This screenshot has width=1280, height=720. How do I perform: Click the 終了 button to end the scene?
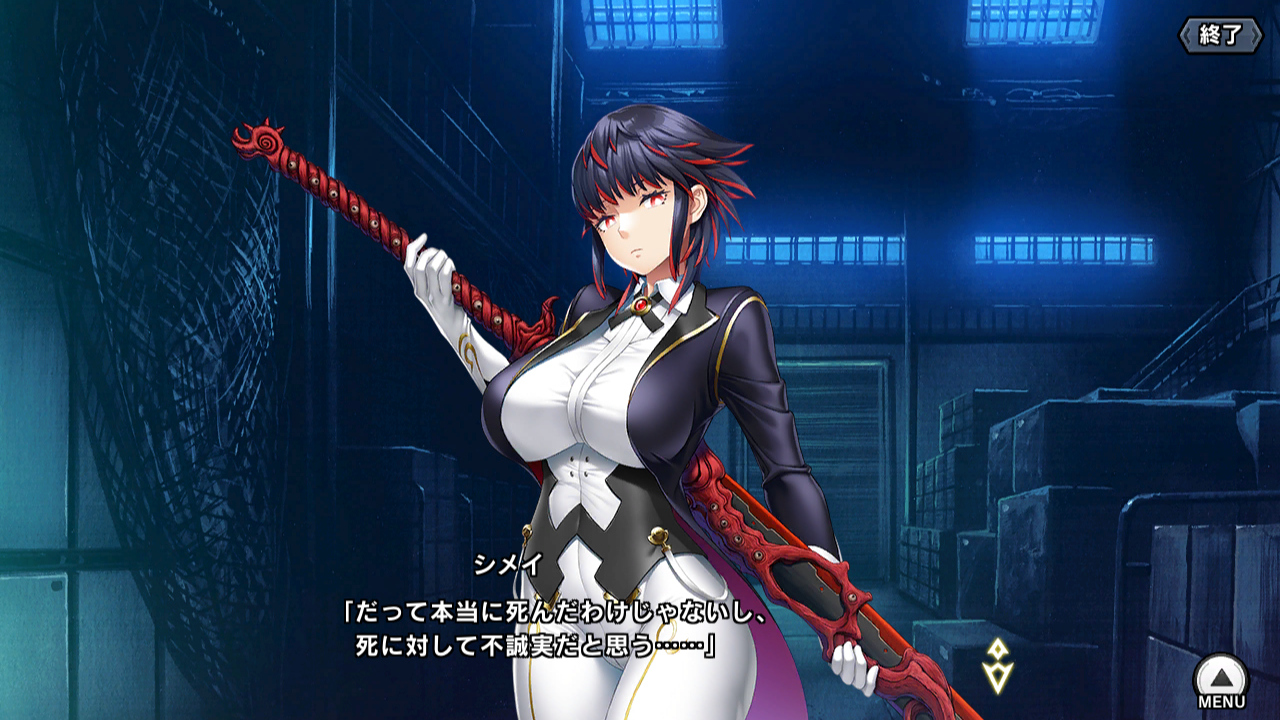click(1220, 35)
